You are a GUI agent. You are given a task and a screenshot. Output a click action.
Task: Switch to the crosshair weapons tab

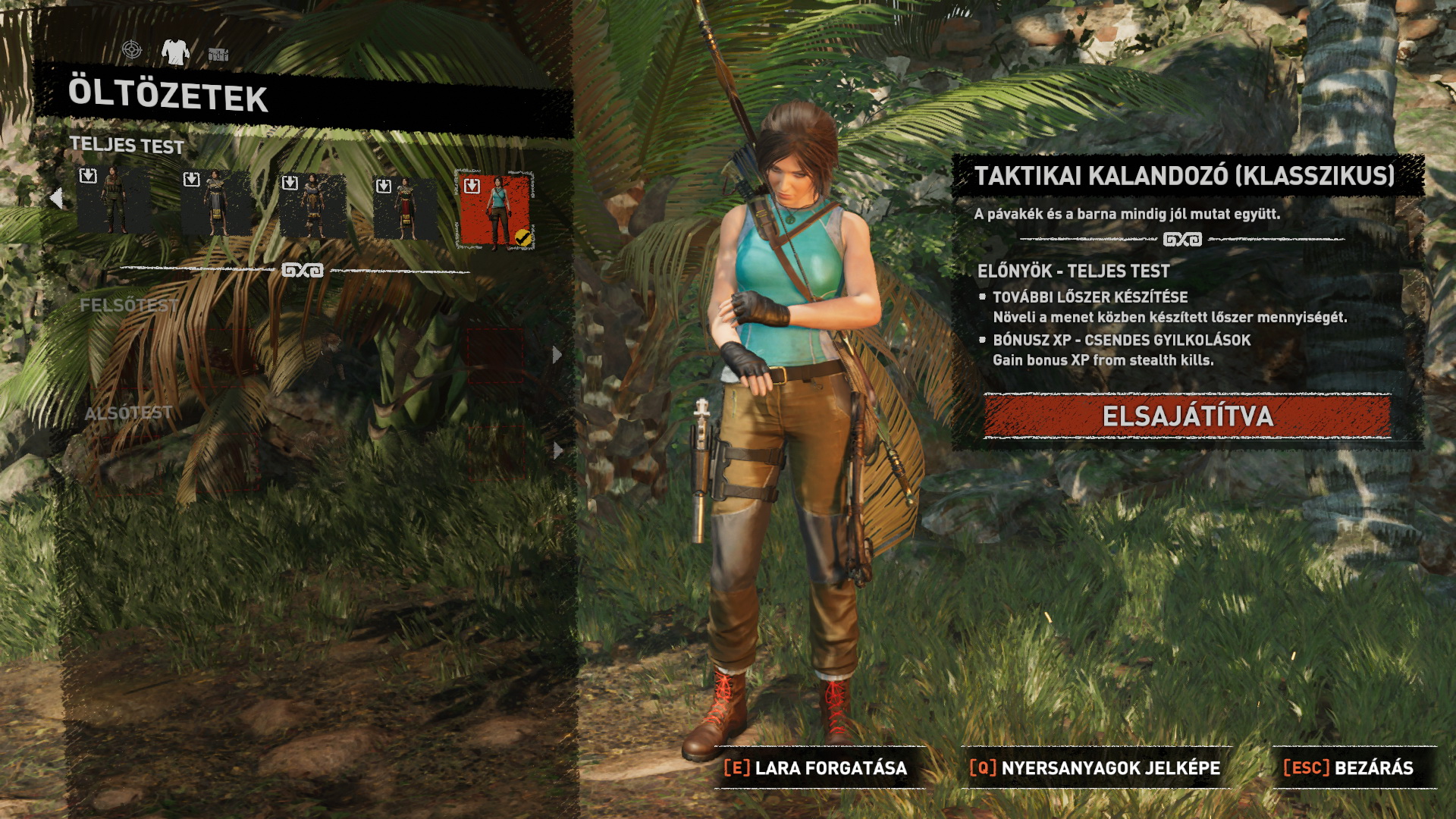click(x=132, y=50)
